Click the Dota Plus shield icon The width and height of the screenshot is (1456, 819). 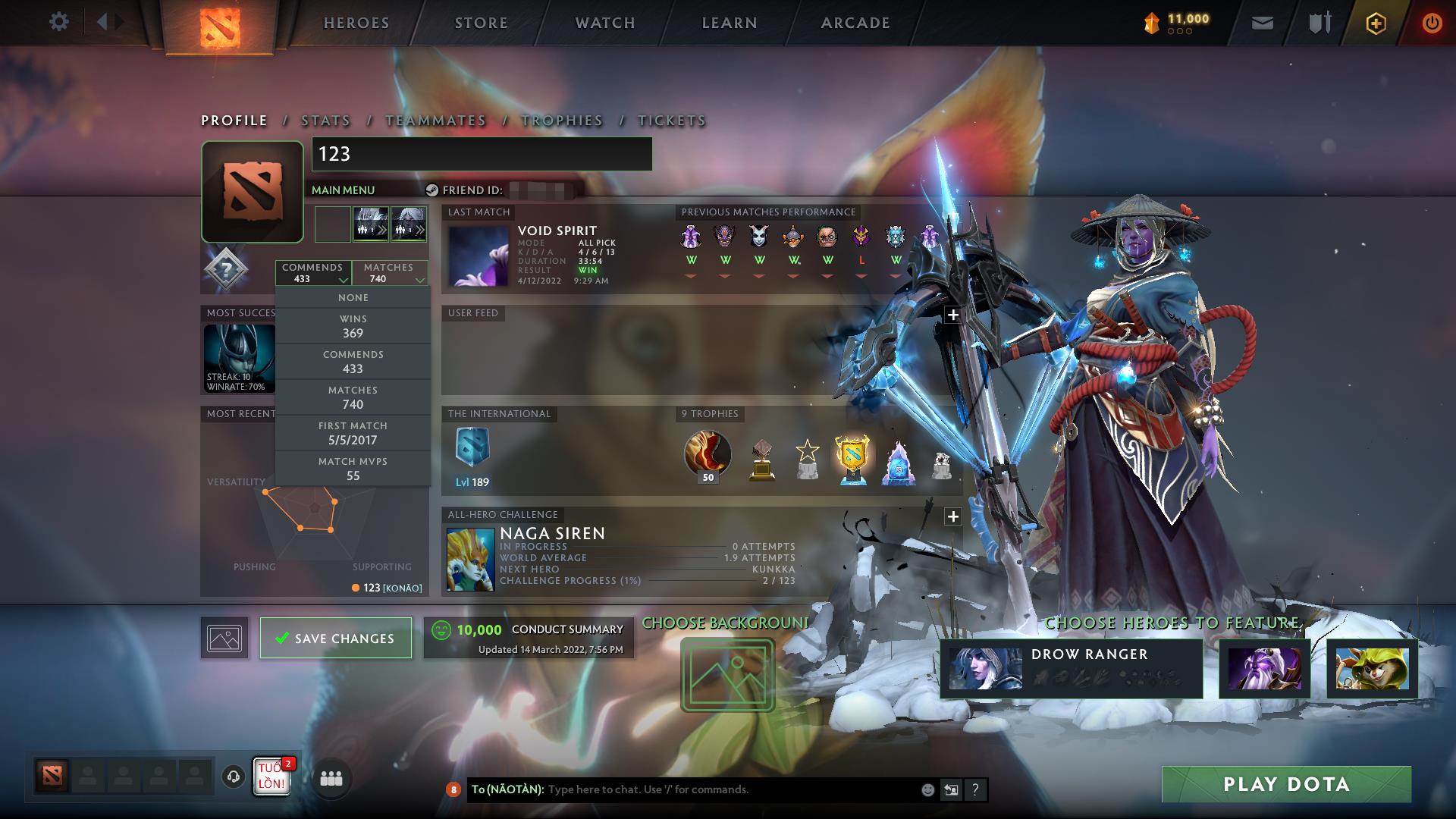click(x=1376, y=23)
